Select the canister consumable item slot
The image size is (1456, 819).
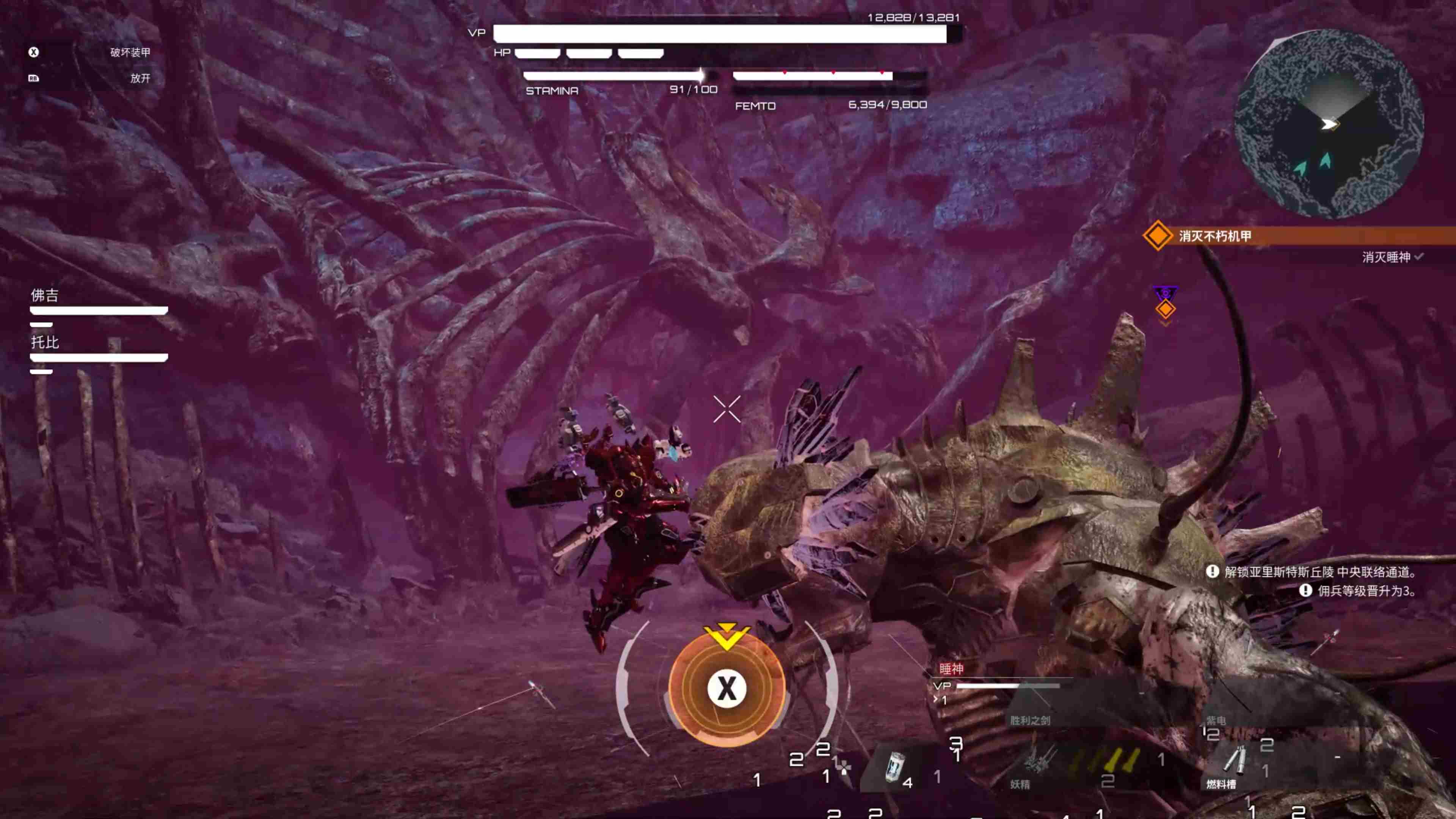[895, 767]
